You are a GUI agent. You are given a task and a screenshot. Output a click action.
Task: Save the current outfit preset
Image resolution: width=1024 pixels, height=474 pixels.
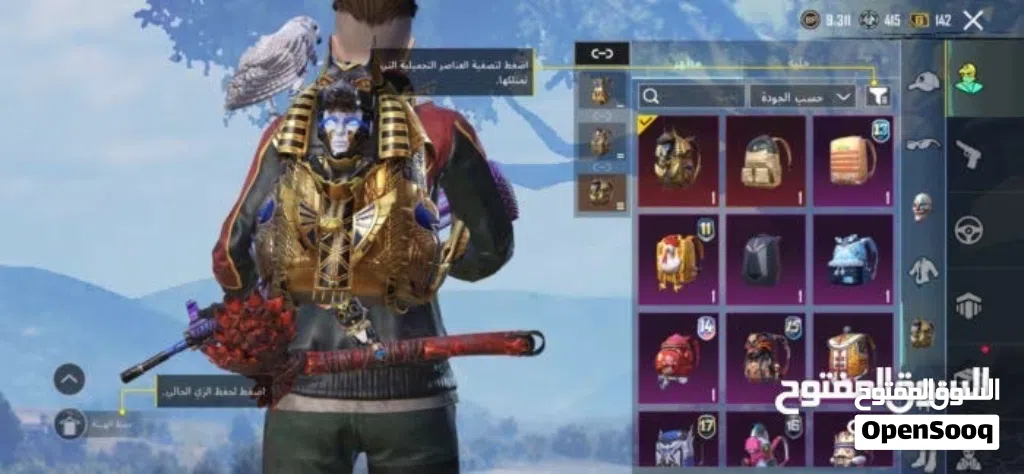click(70, 423)
